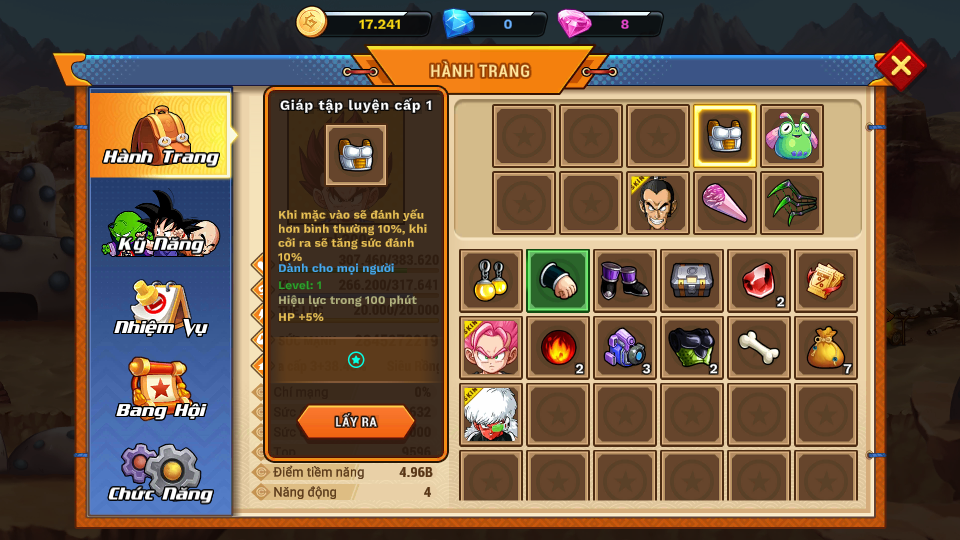
Task: Switch to the Kỹ Năng tab
Action: pyautogui.click(x=161, y=225)
